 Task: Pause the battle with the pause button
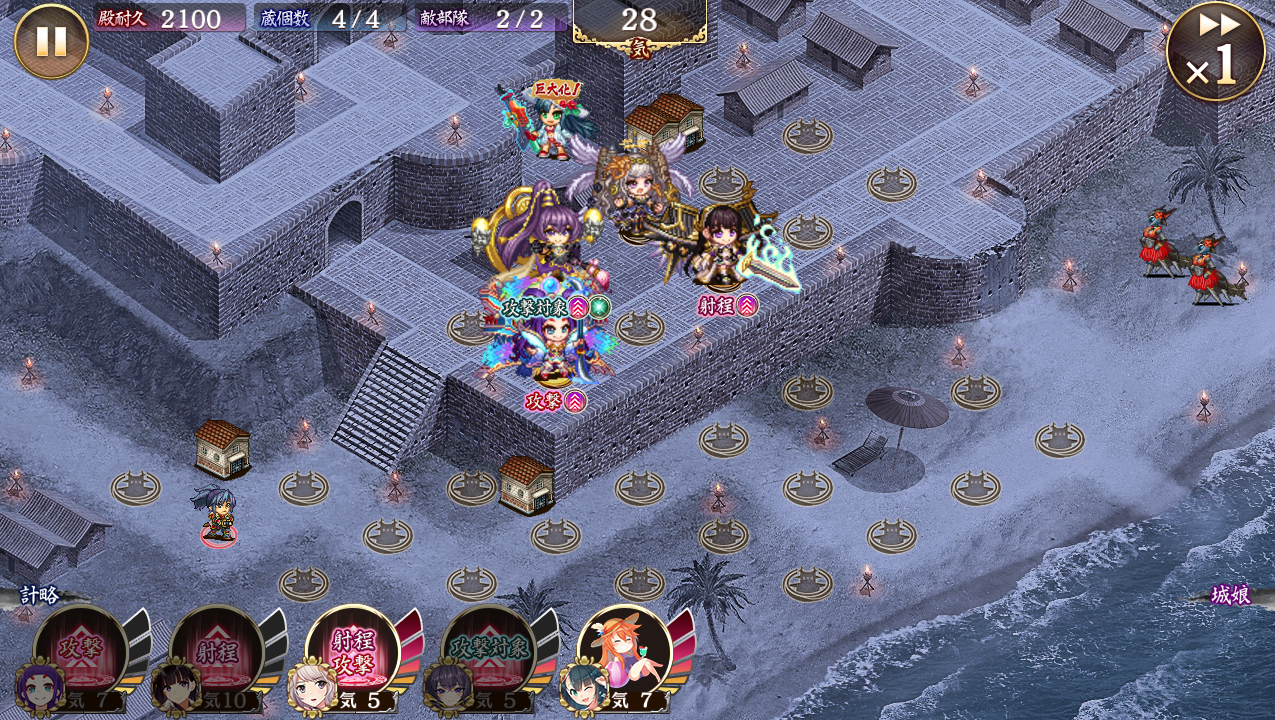point(51,41)
